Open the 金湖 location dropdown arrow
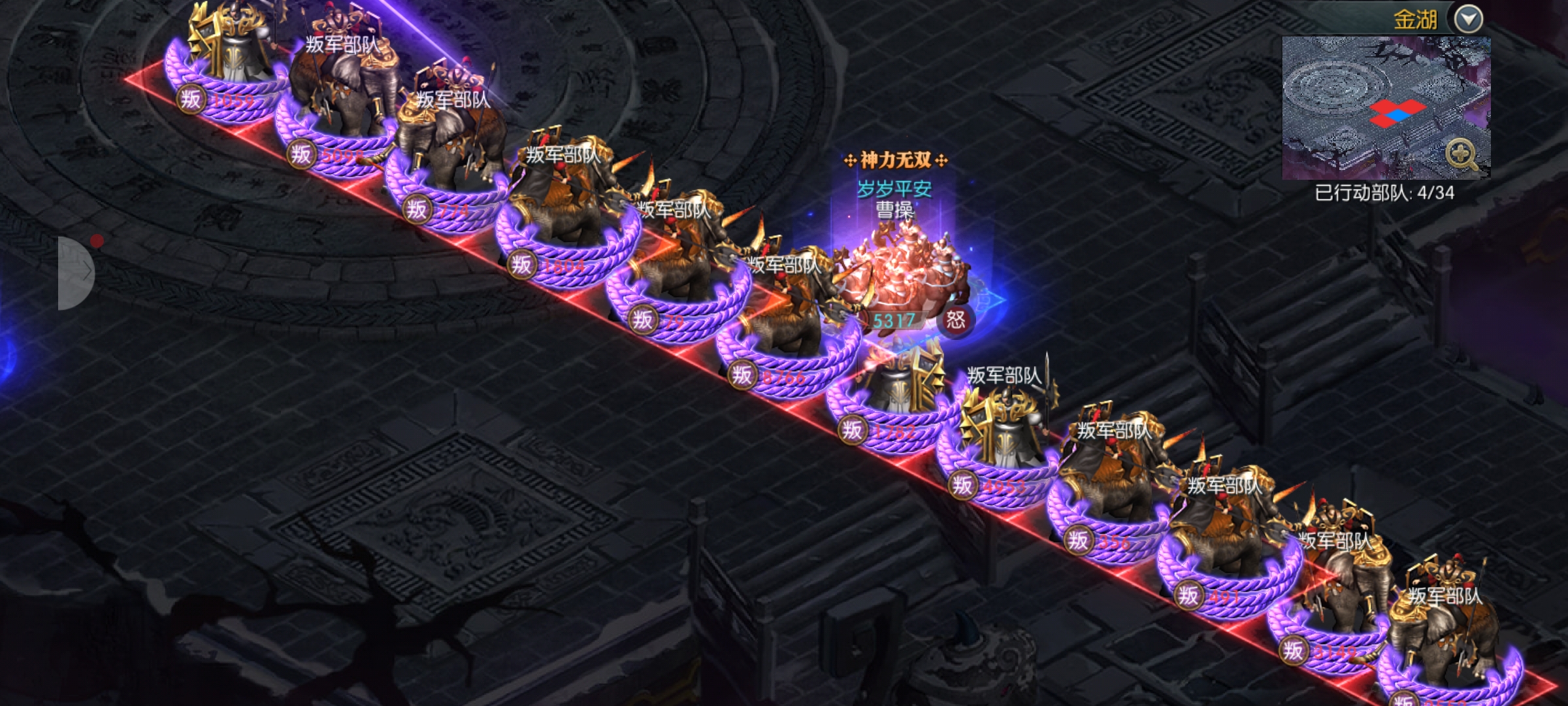 point(1469,19)
